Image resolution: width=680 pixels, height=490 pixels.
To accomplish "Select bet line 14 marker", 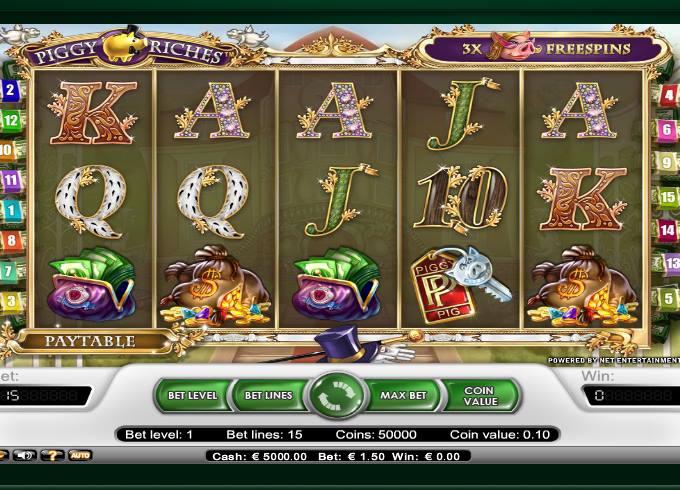I will click(668, 230).
